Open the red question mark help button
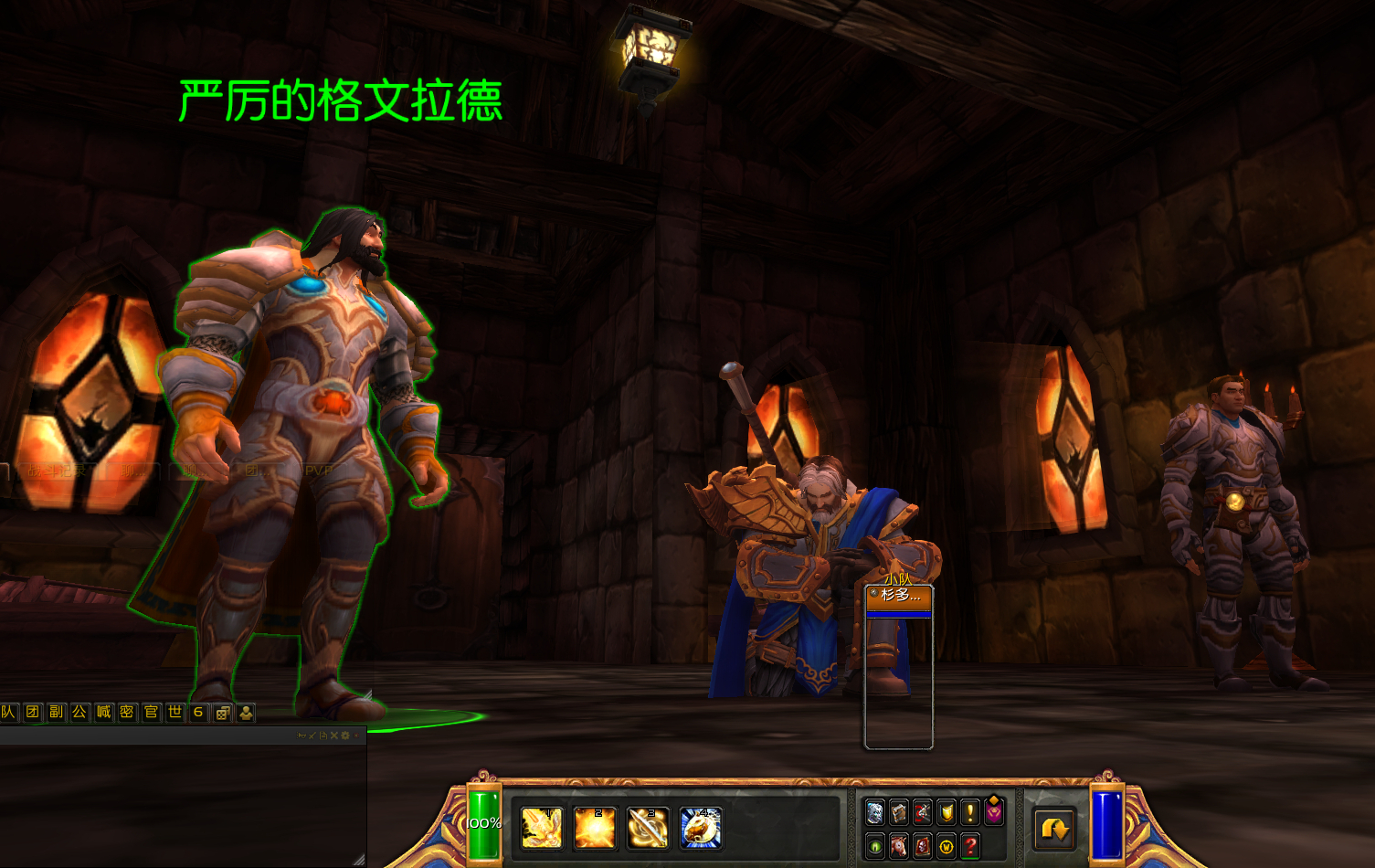Image resolution: width=1375 pixels, height=868 pixels. tap(970, 847)
